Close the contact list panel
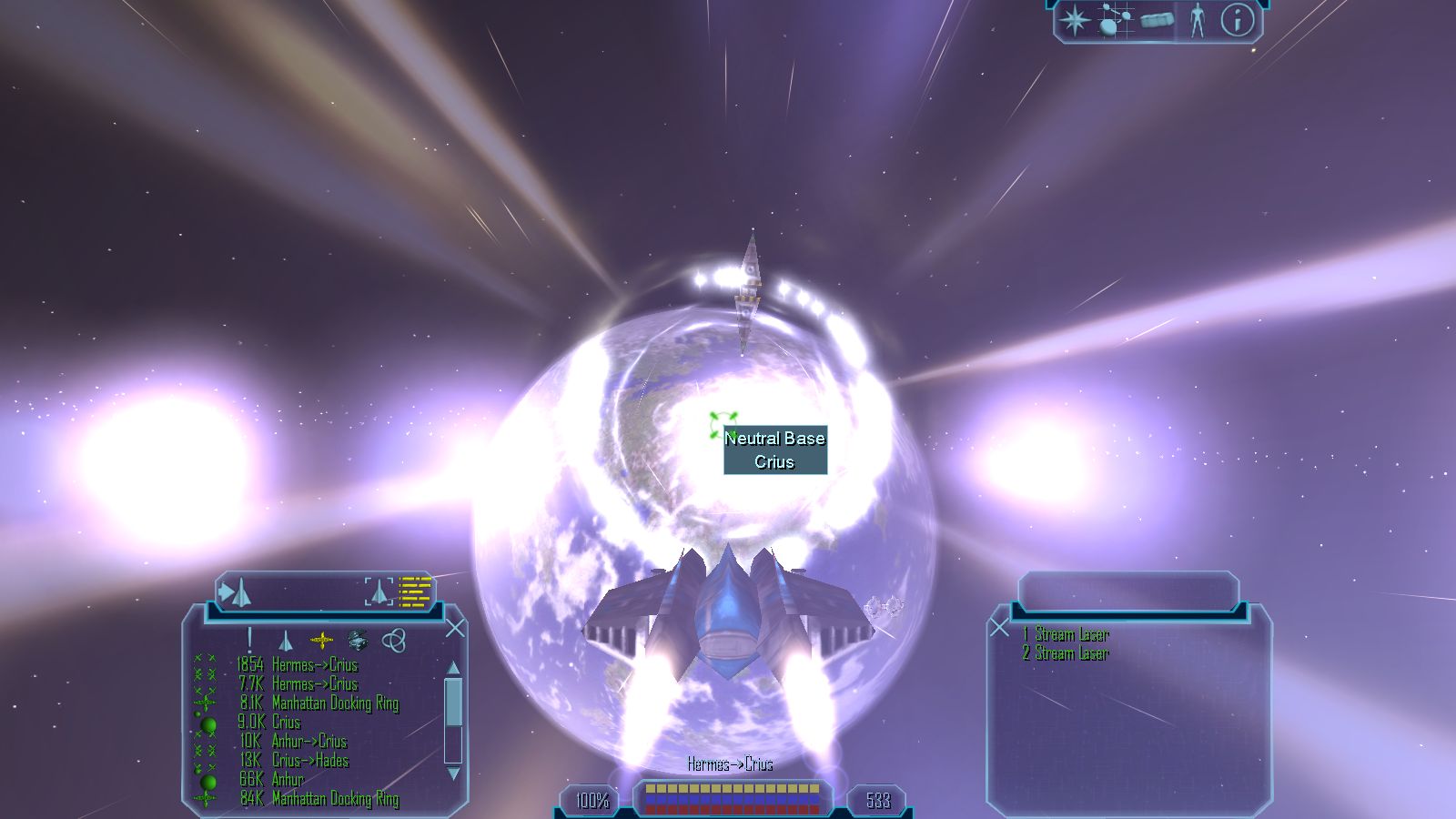Screen dimensions: 1456x819 [455, 629]
